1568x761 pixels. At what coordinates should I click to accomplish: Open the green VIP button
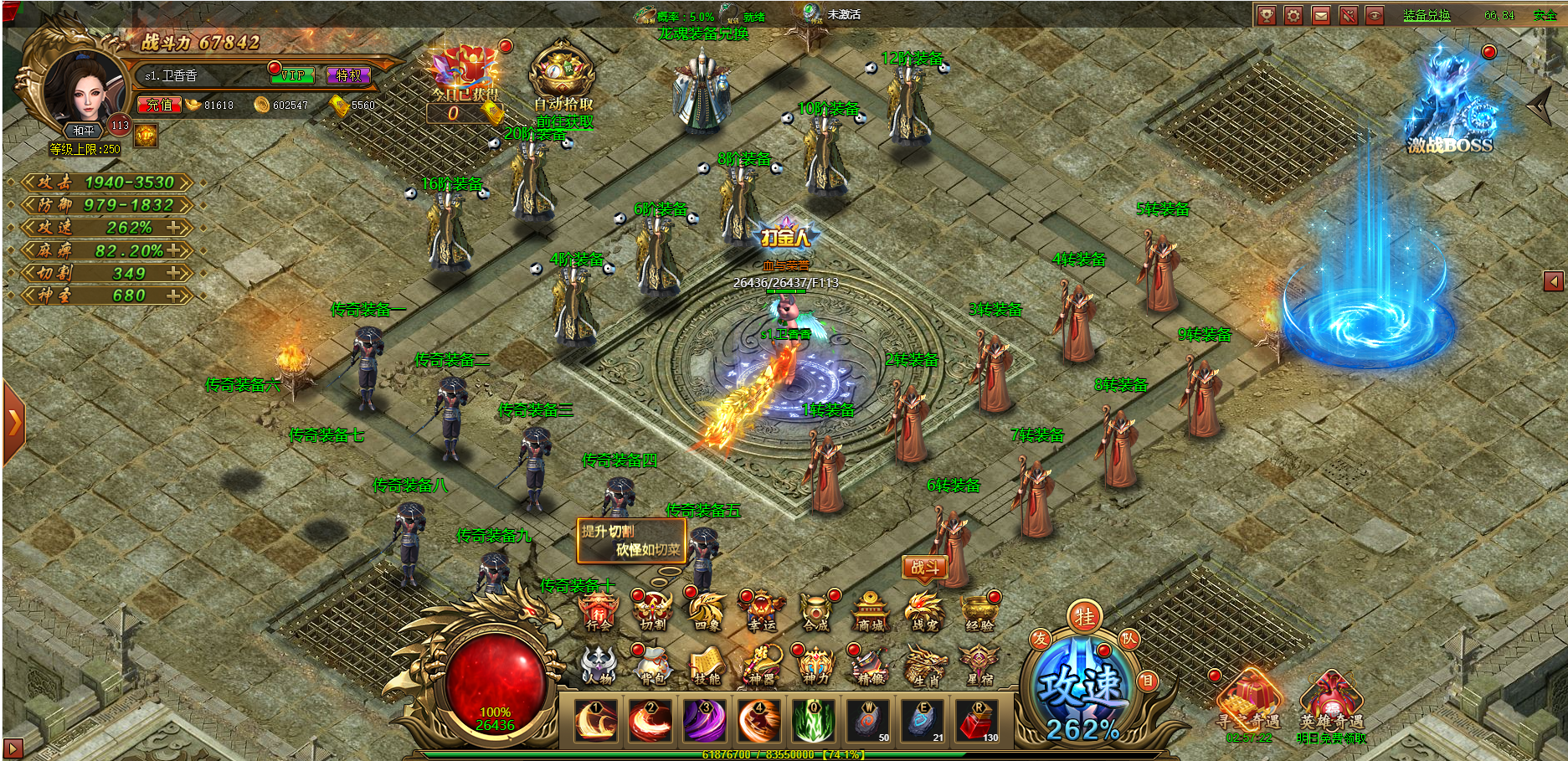pos(292,75)
